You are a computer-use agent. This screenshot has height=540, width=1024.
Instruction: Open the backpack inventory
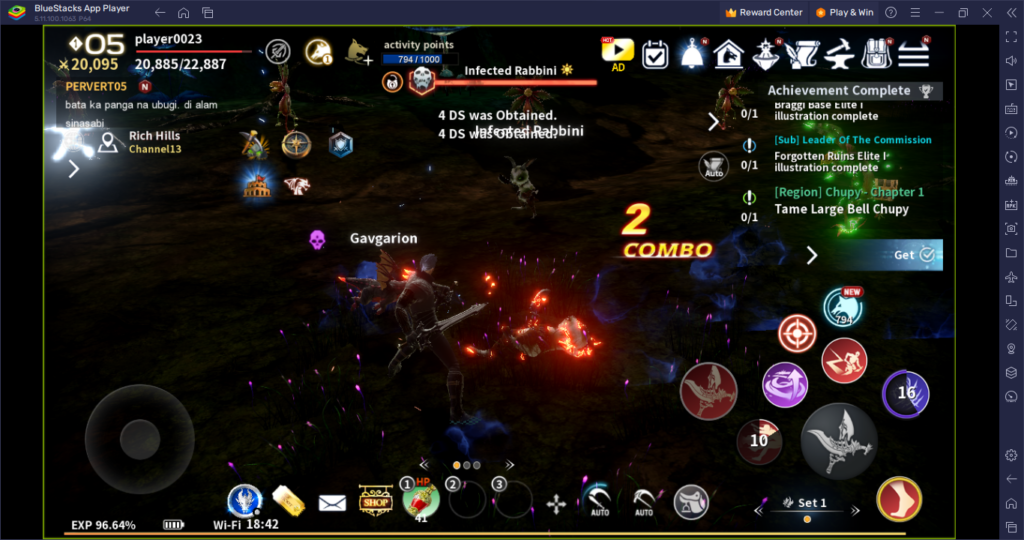[x=876, y=54]
